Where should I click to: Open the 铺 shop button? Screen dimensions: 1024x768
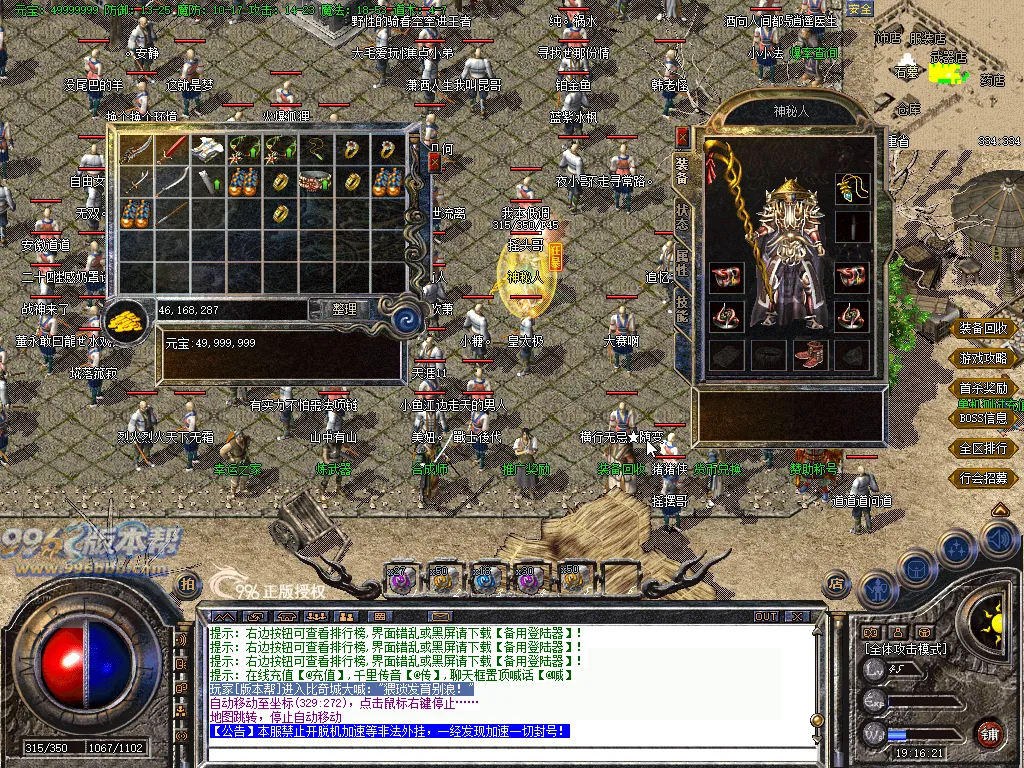[989, 733]
